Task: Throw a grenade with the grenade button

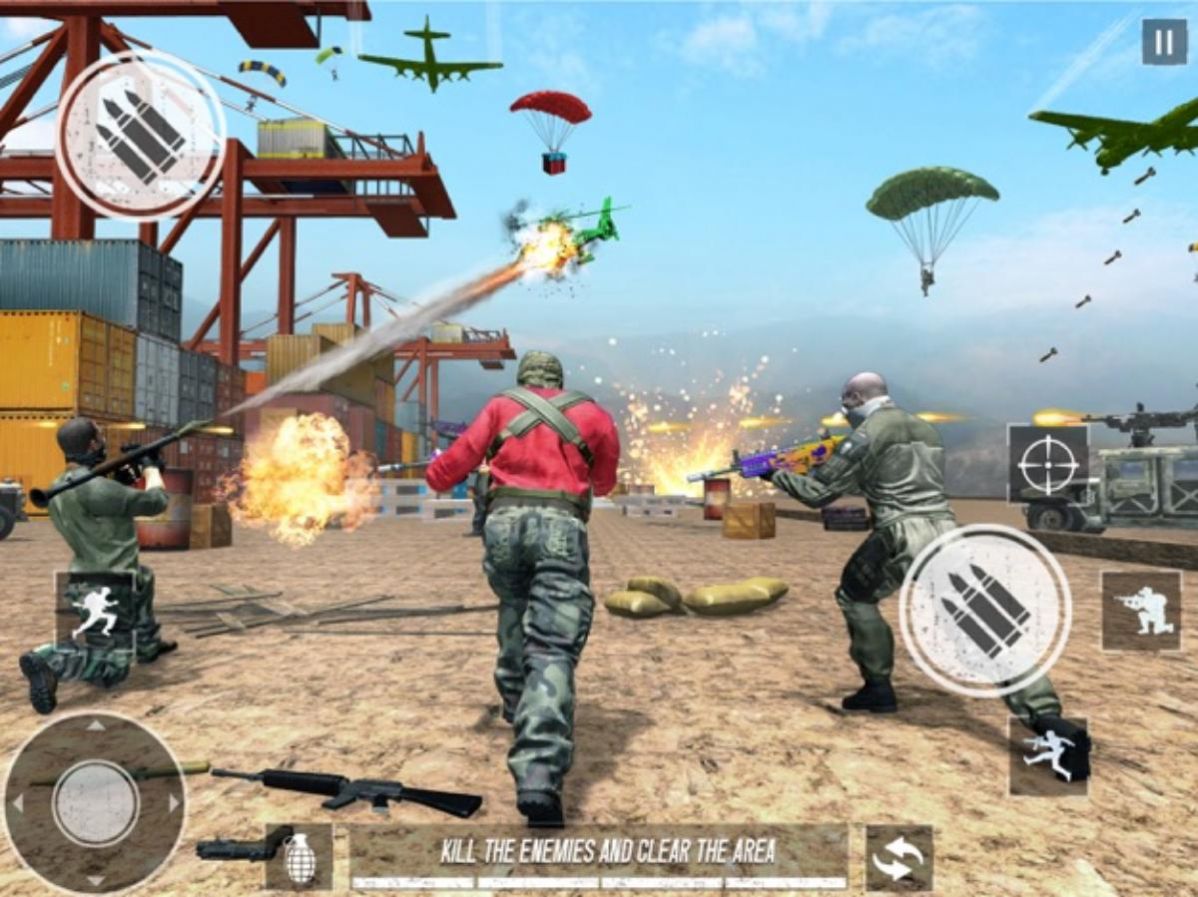Action: pos(299,858)
